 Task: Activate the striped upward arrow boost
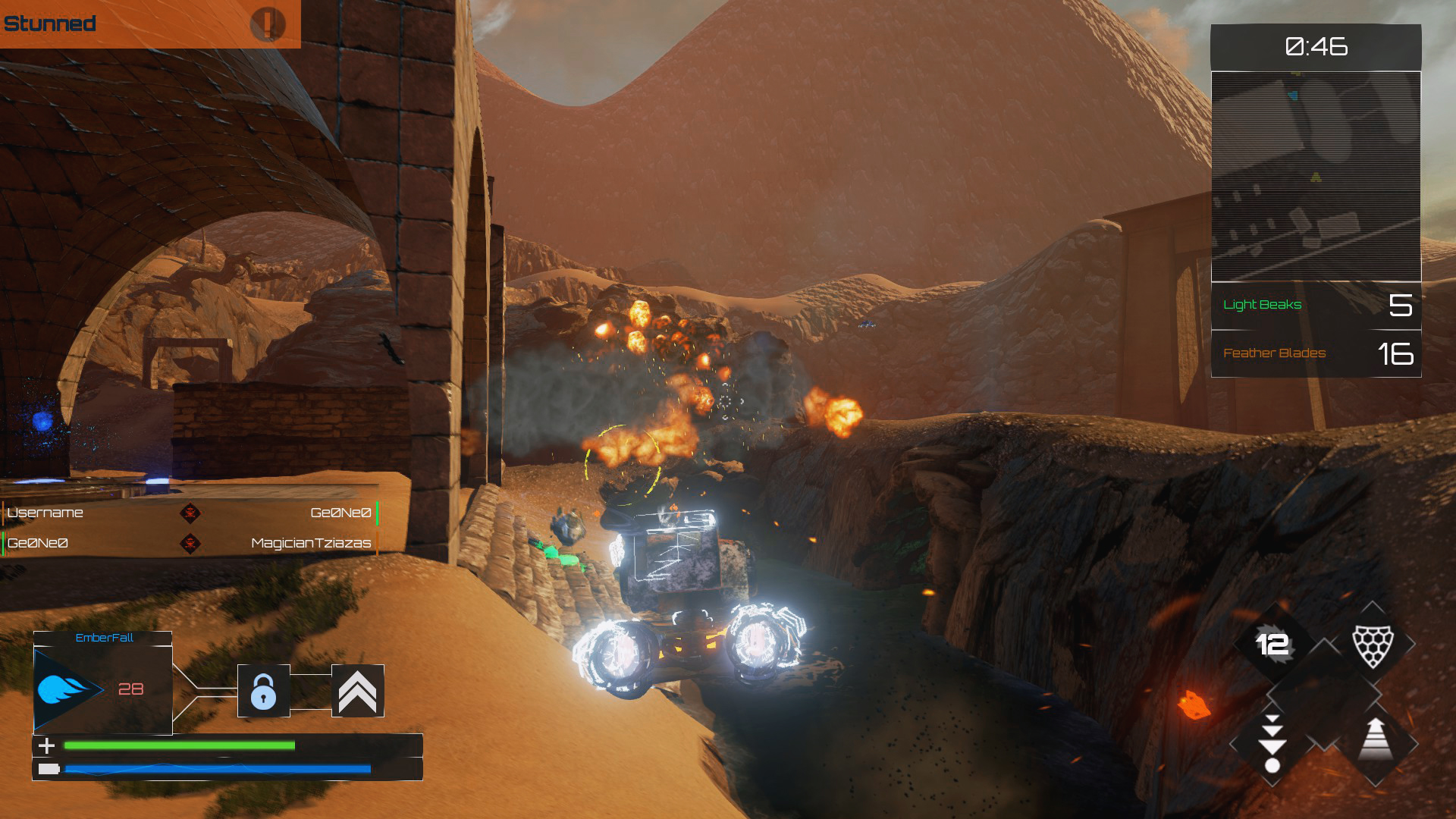tap(1375, 740)
